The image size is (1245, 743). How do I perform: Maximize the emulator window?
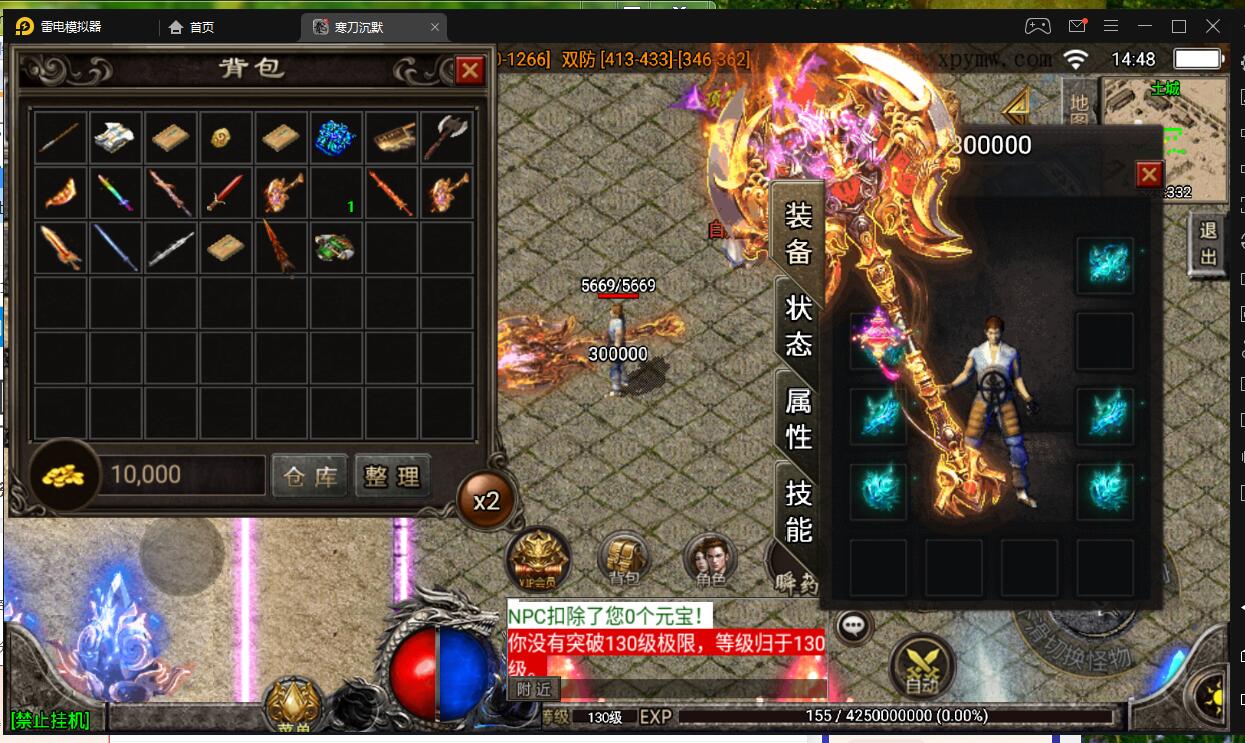(1179, 27)
